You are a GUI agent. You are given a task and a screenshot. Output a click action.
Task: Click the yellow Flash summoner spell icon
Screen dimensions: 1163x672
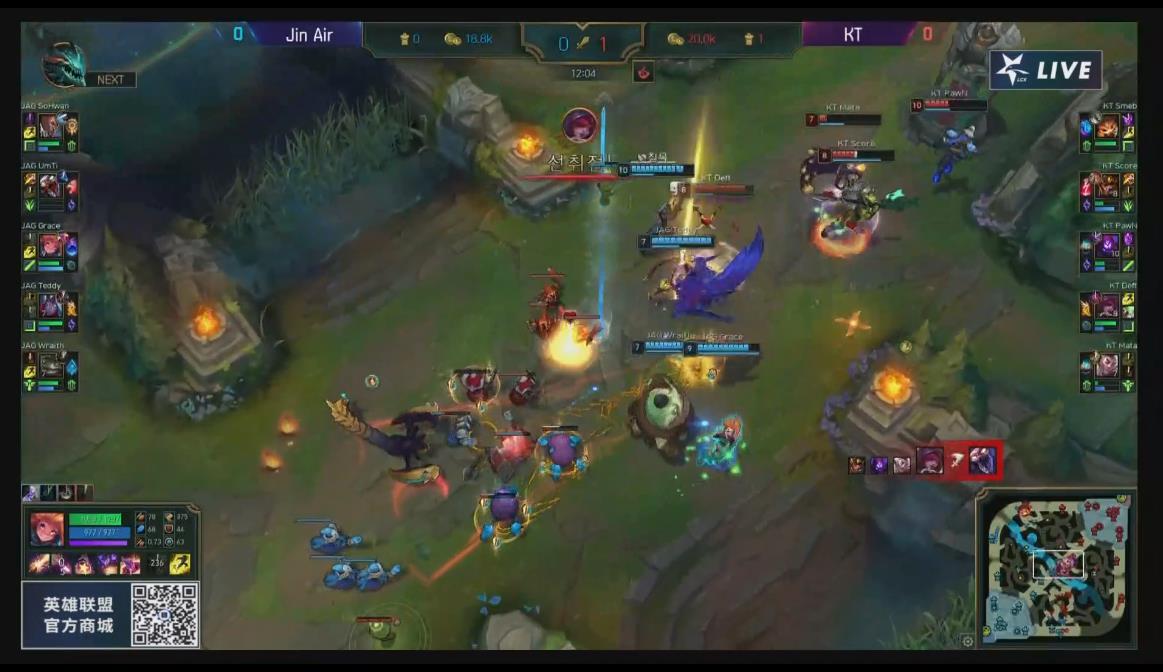point(181,563)
